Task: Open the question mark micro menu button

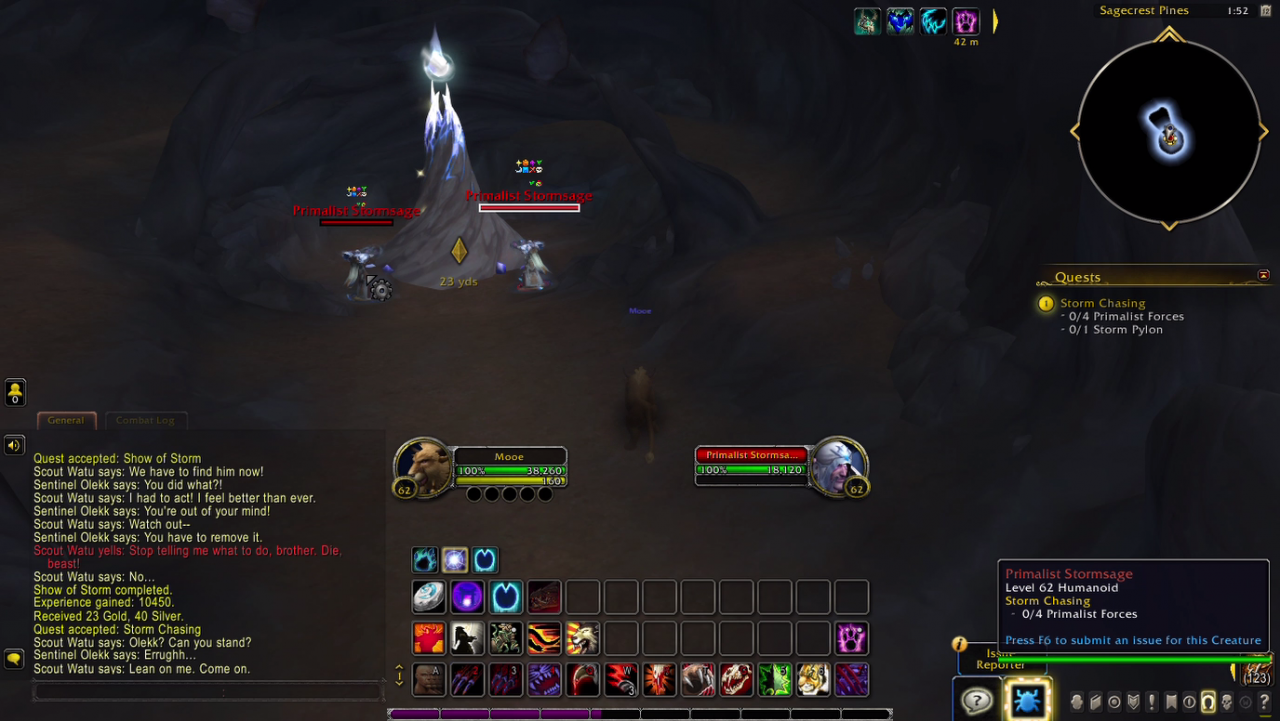Action: (1264, 702)
